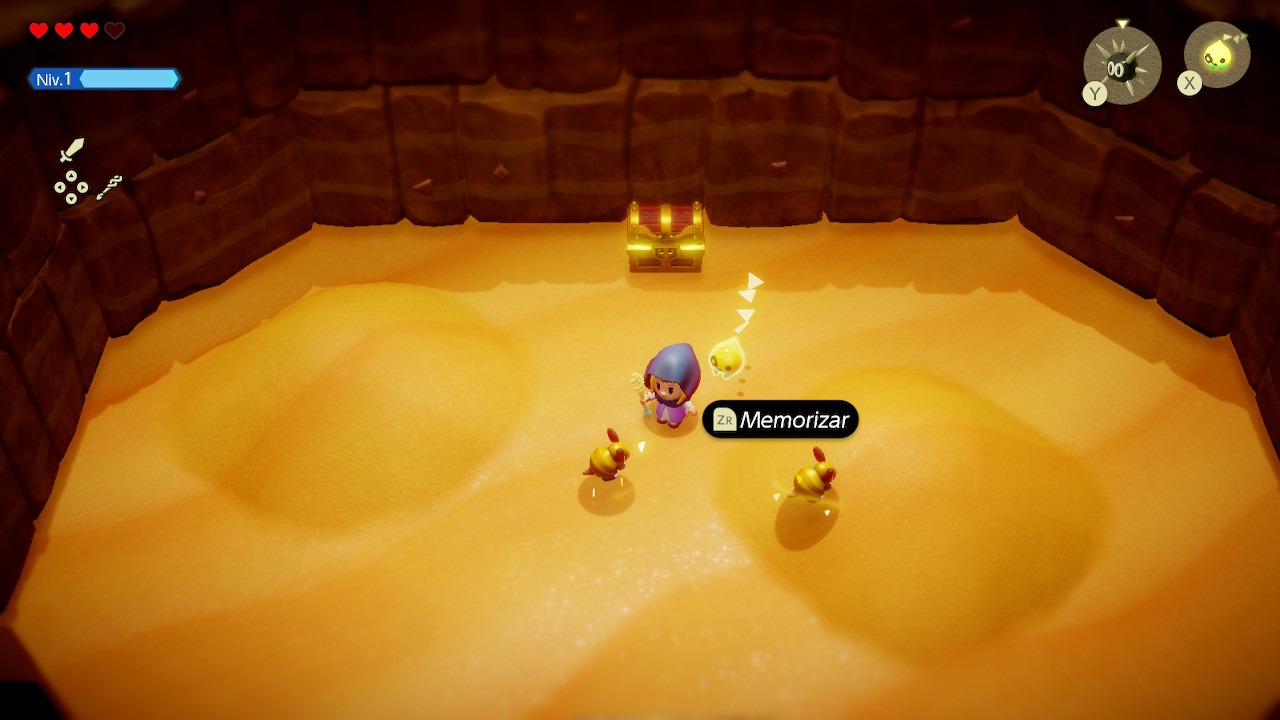Choose the sword icon in the HUD
The image size is (1280, 720).
tap(71, 151)
